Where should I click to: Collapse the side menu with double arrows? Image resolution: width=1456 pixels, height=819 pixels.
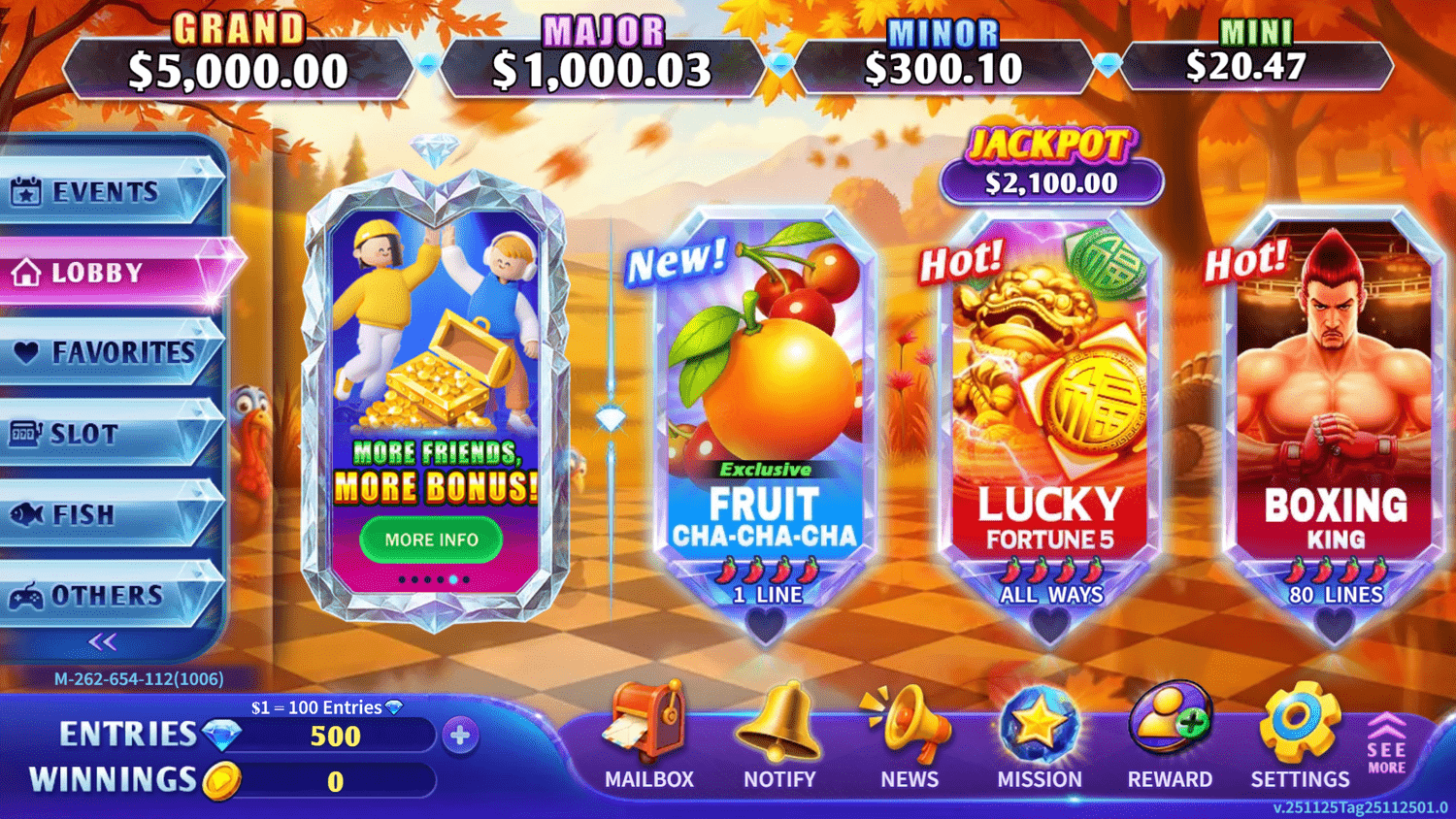102,641
